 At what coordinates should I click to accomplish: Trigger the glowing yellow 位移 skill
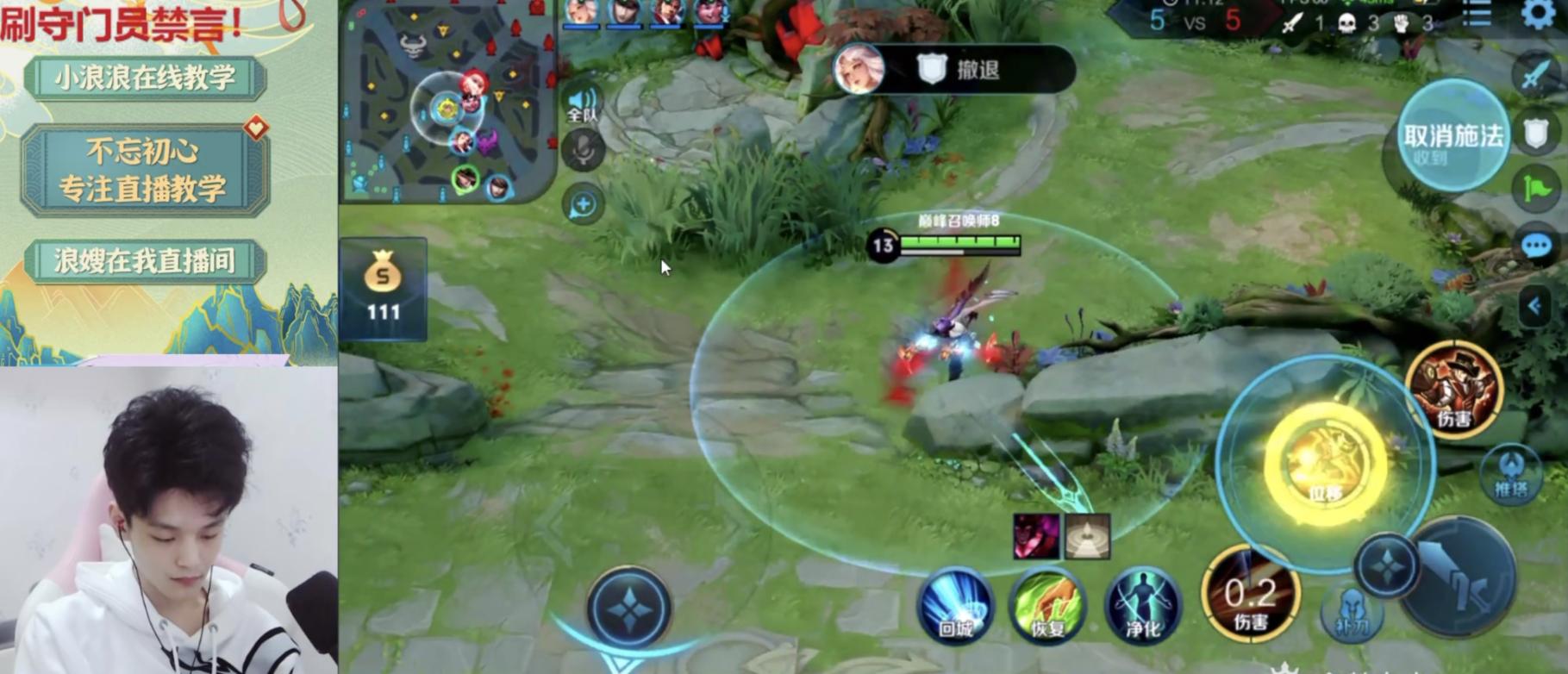1325,464
